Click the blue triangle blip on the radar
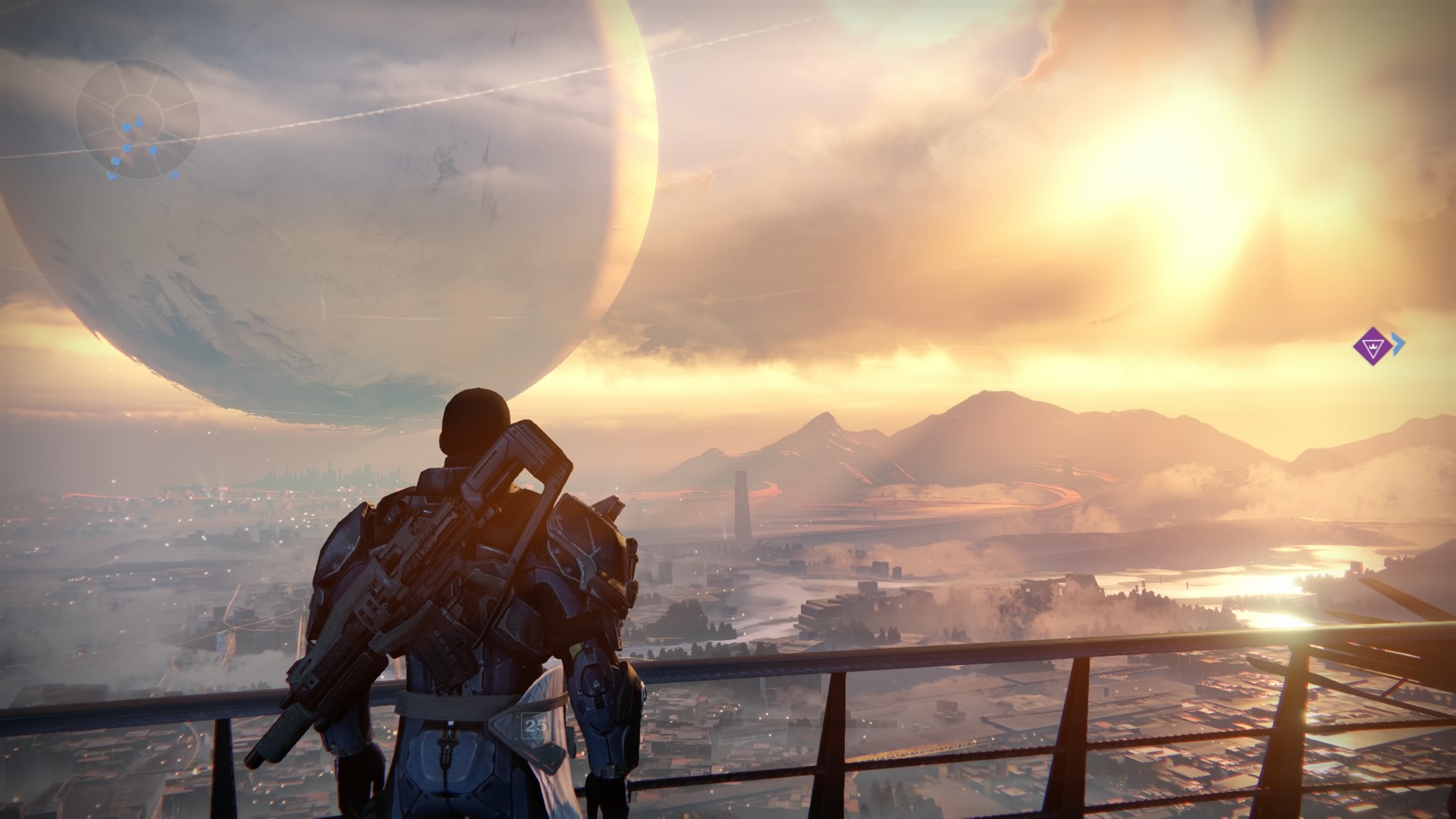Screen dimensions: 1456x819 coord(139,120)
